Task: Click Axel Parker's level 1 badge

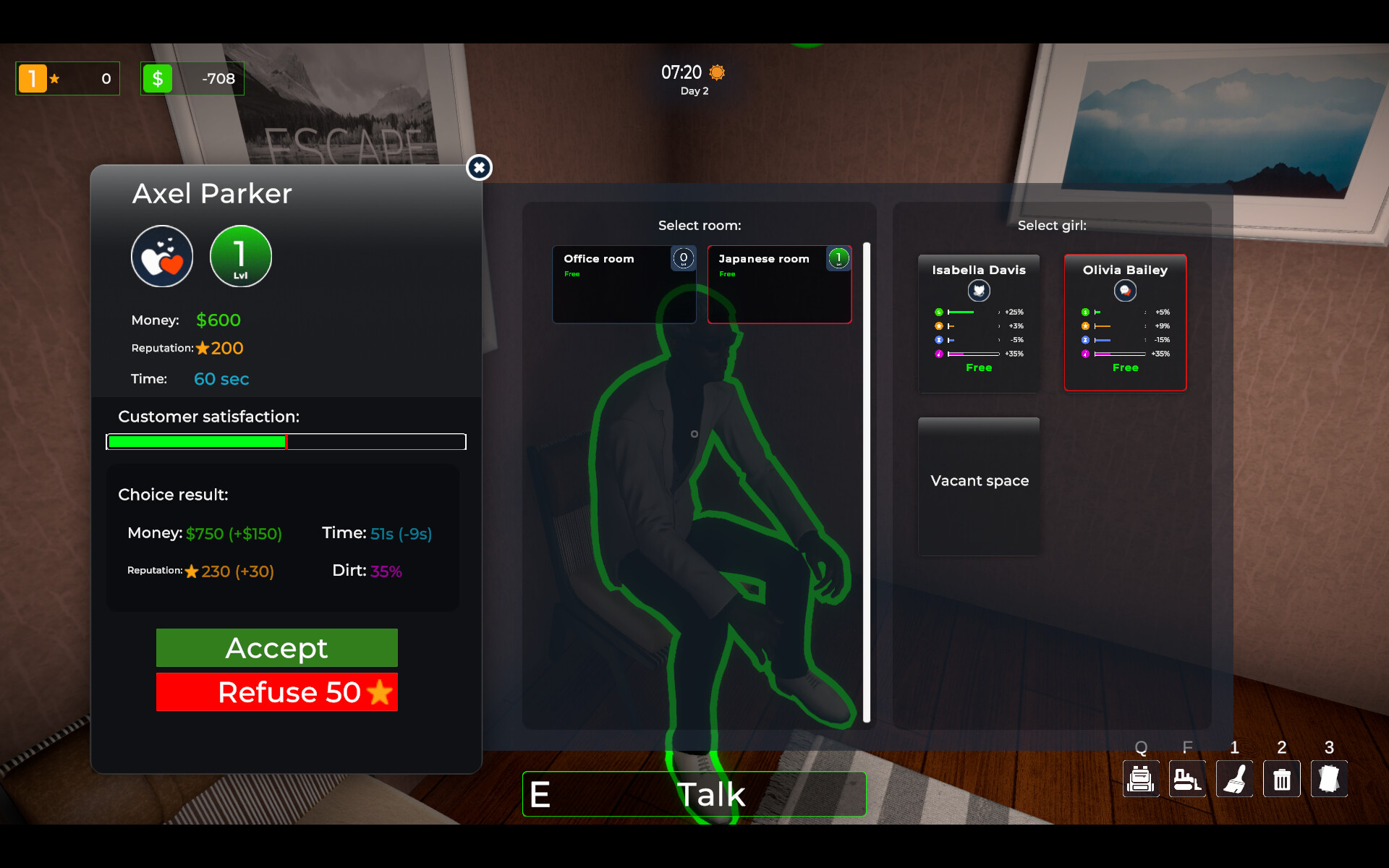Action: tap(240, 256)
